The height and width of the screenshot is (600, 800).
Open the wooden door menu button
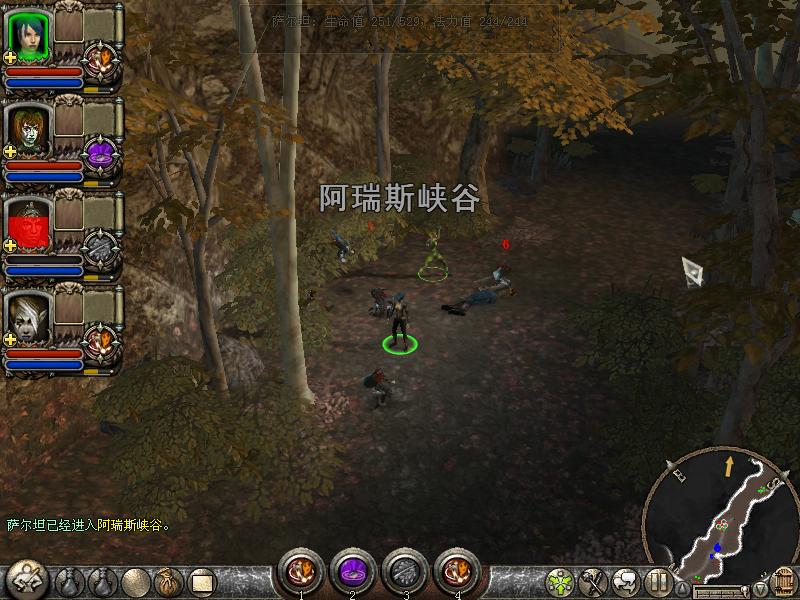(785, 581)
